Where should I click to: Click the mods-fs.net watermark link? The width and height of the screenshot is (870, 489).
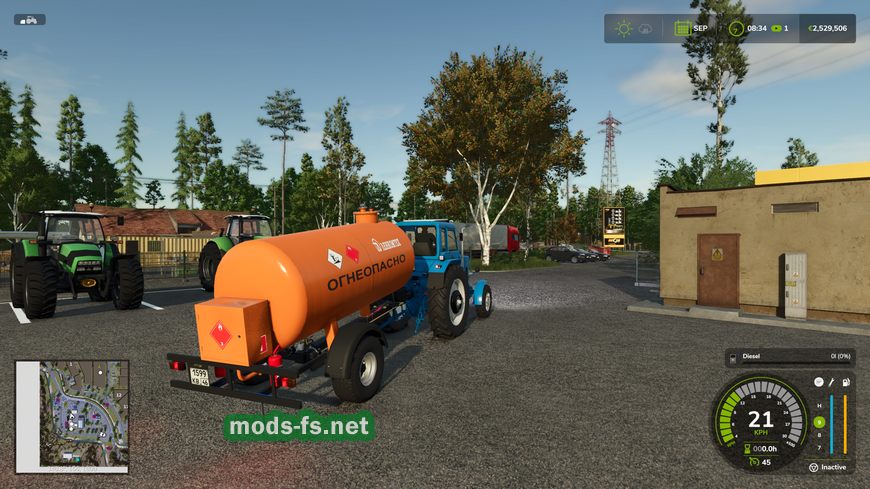click(x=299, y=427)
